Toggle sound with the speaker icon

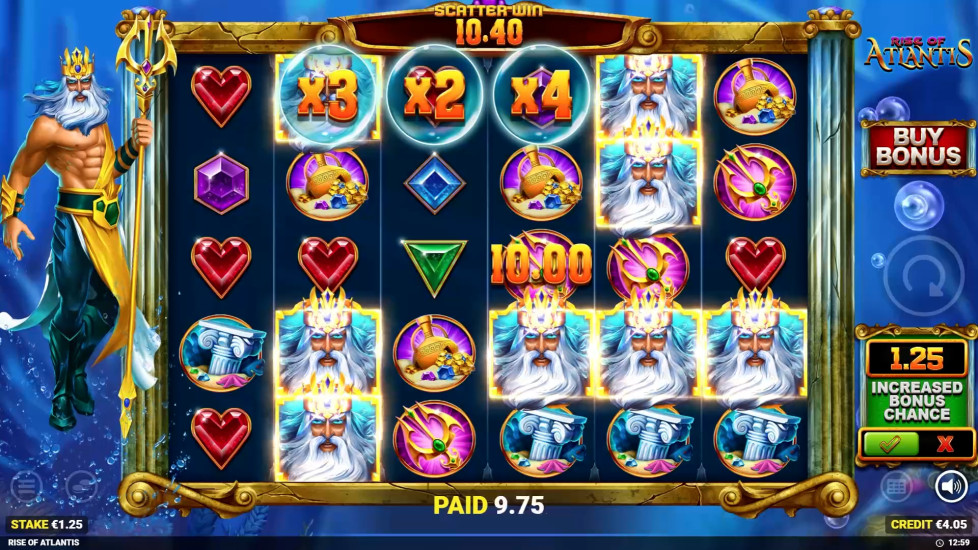950,487
